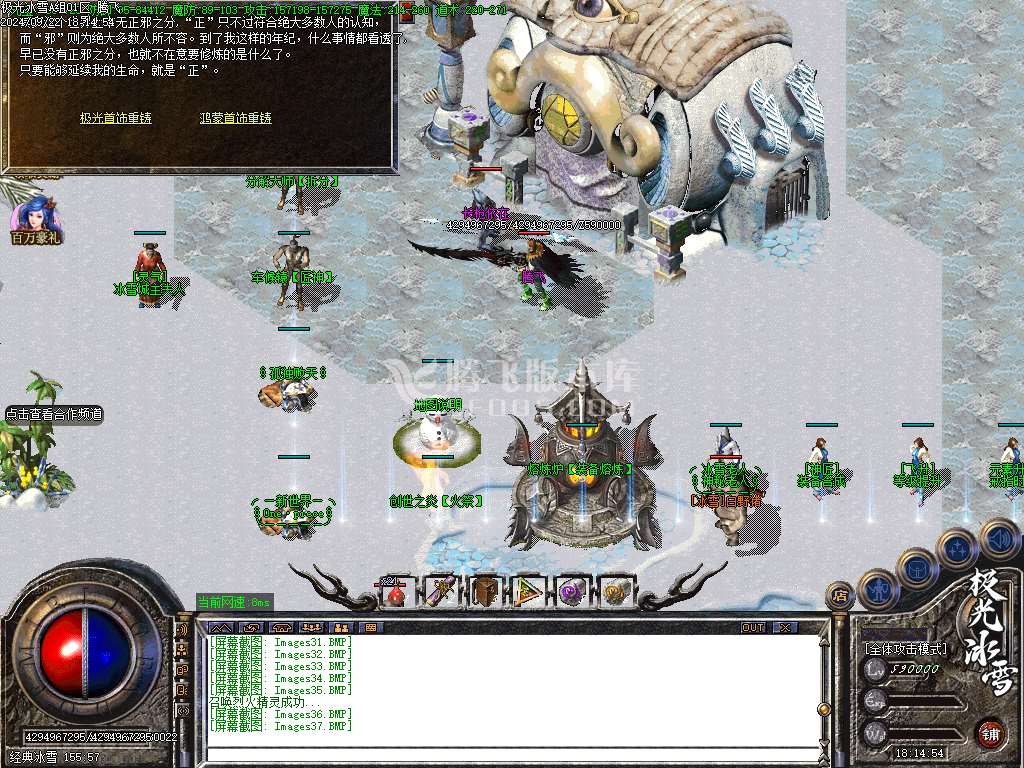Image resolution: width=1024 pixels, height=768 pixels.
Task: Close the chat panel with X button
Action: pyautogui.click(x=786, y=627)
